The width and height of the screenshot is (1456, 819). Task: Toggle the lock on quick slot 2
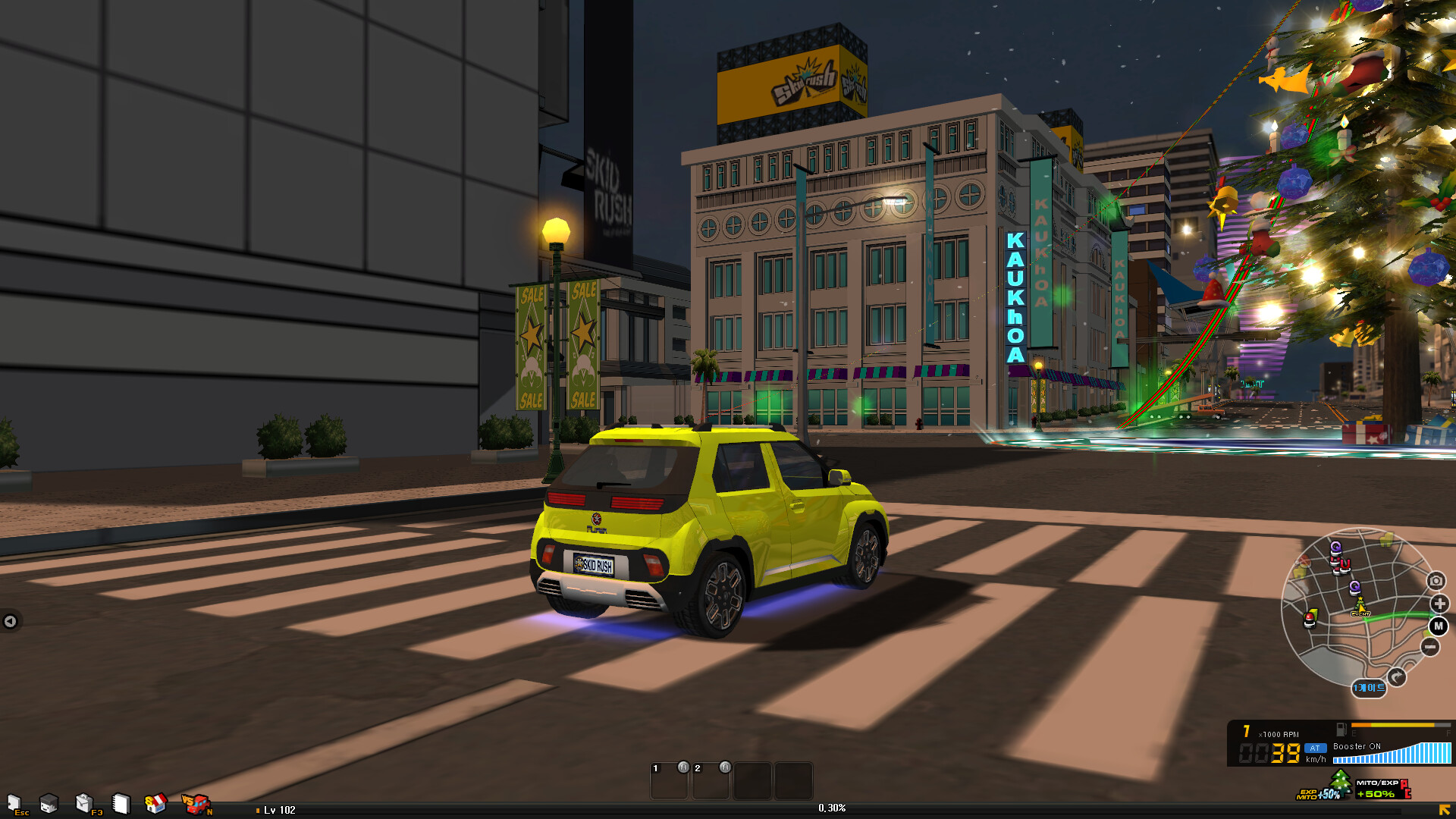pos(726,767)
